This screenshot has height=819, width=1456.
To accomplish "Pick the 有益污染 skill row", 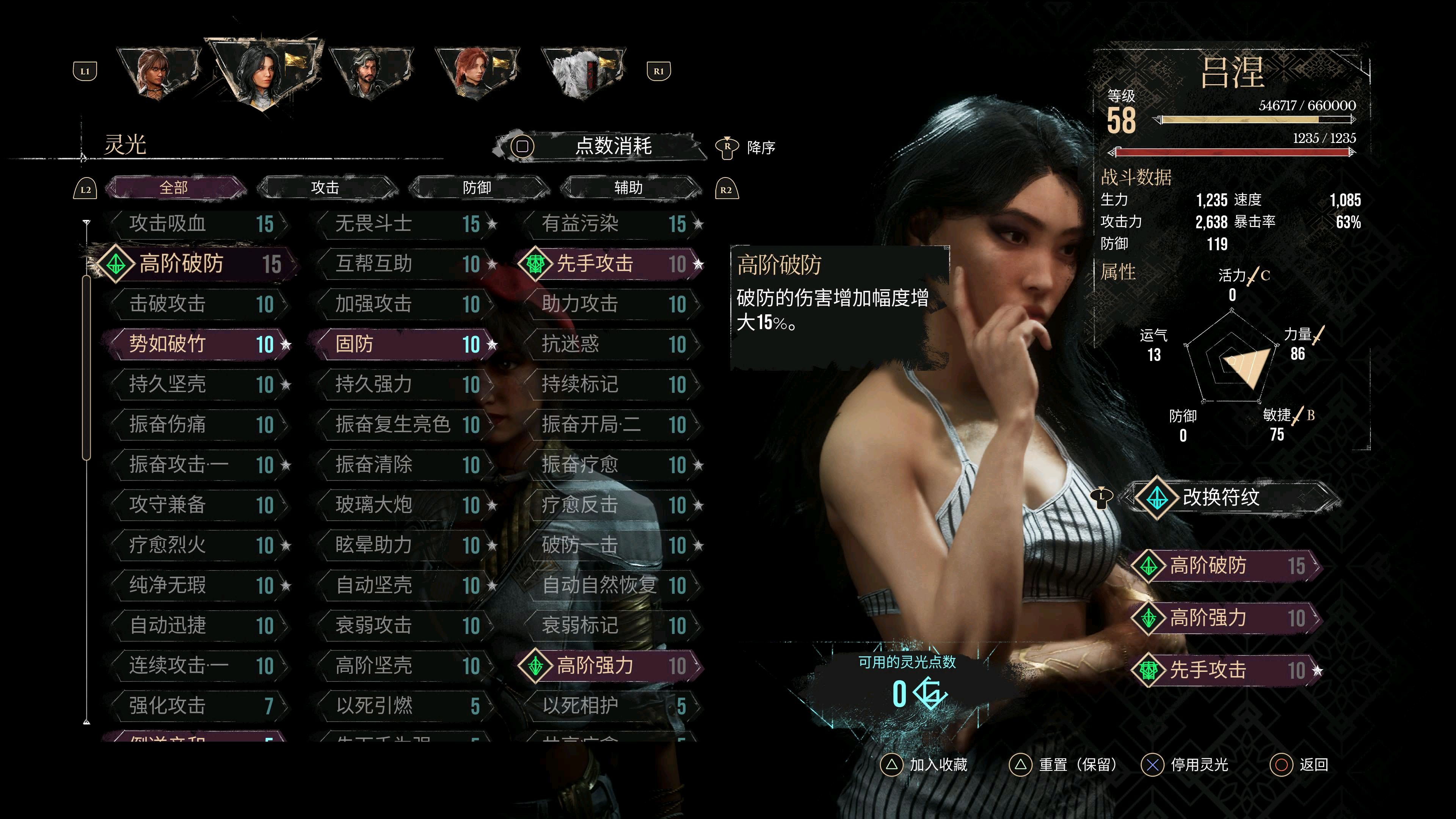I will coord(610,224).
